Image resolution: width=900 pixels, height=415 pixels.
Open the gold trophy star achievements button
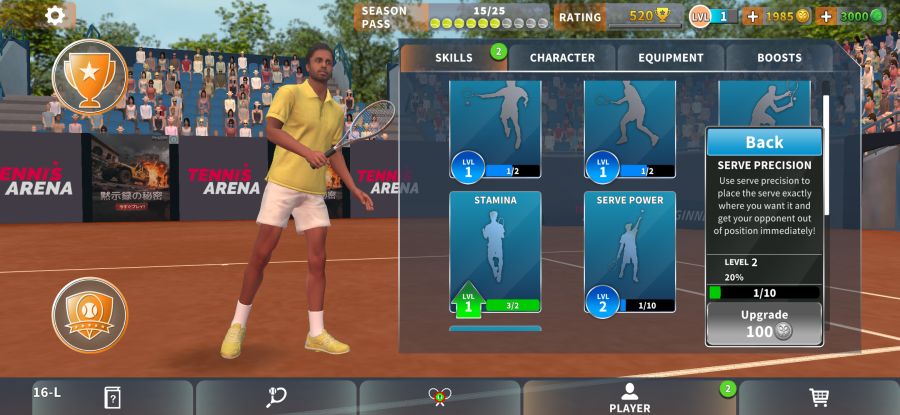click(89, 76)
